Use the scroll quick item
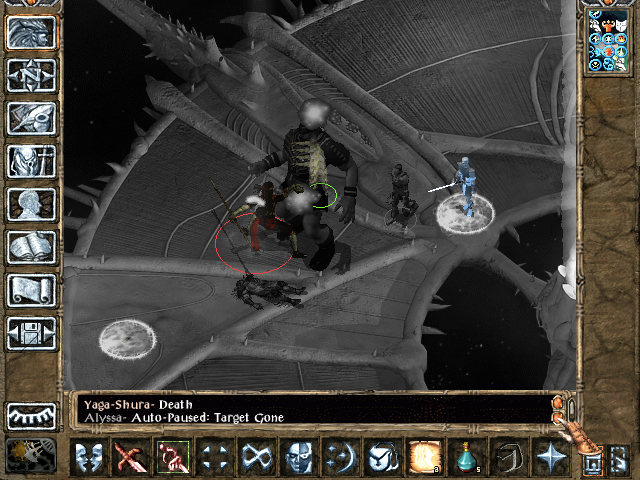This screenshot has width=640, height=480. coord(425,457)
